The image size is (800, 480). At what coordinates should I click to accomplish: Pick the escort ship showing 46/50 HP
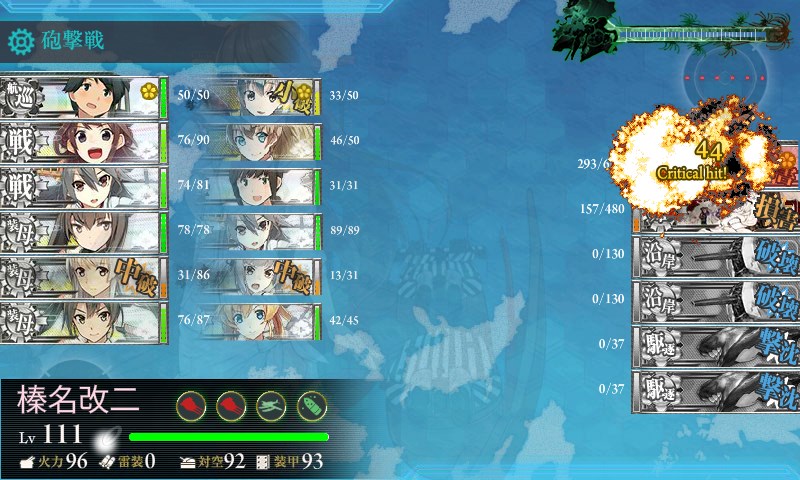pyautogui.click(x=268, y=142)
